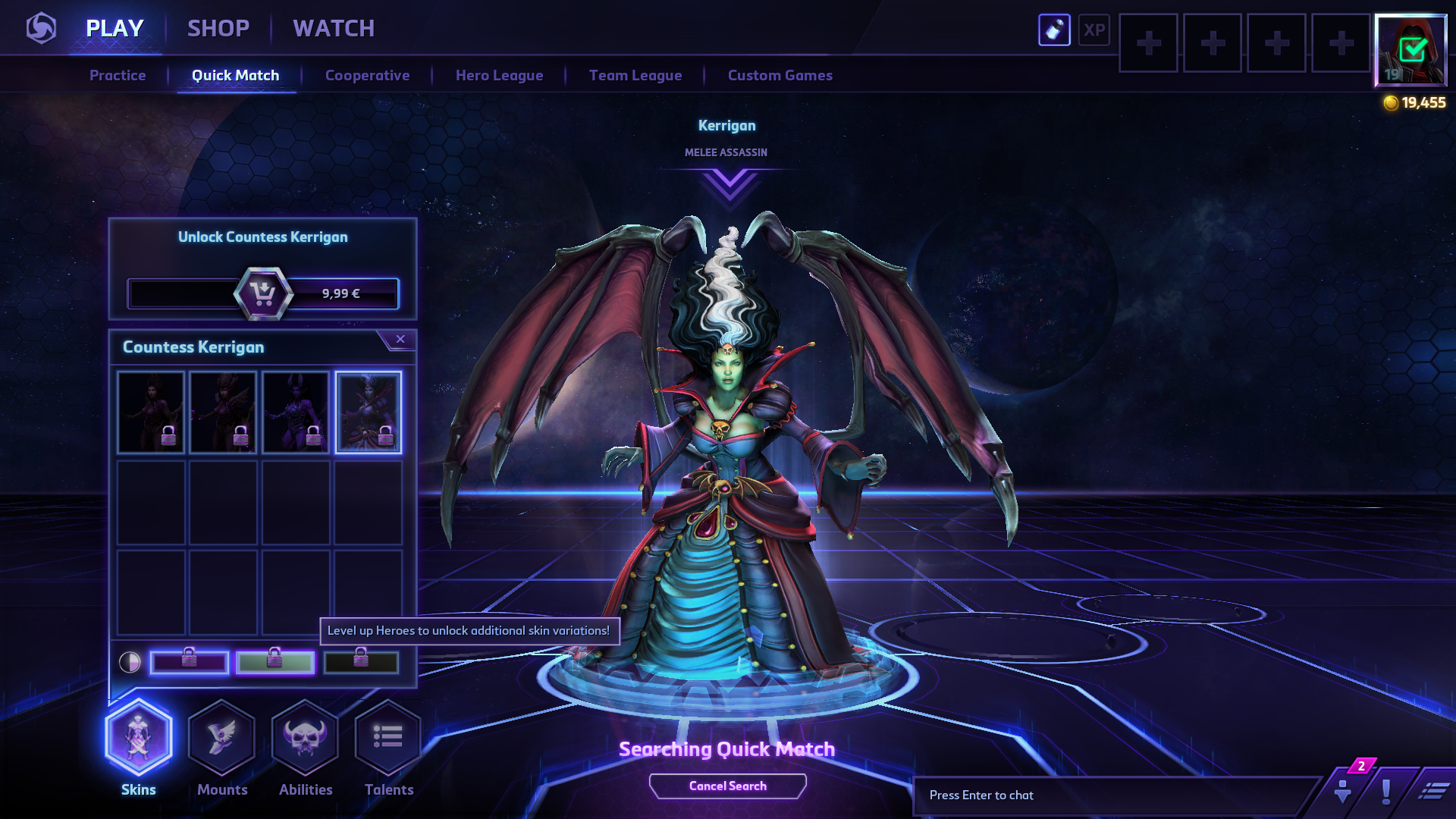The height and width of the screenshot is (819, 1456).
Task: Open the Hero League tab
Action: pyautogui.click(x=499, y=76)
